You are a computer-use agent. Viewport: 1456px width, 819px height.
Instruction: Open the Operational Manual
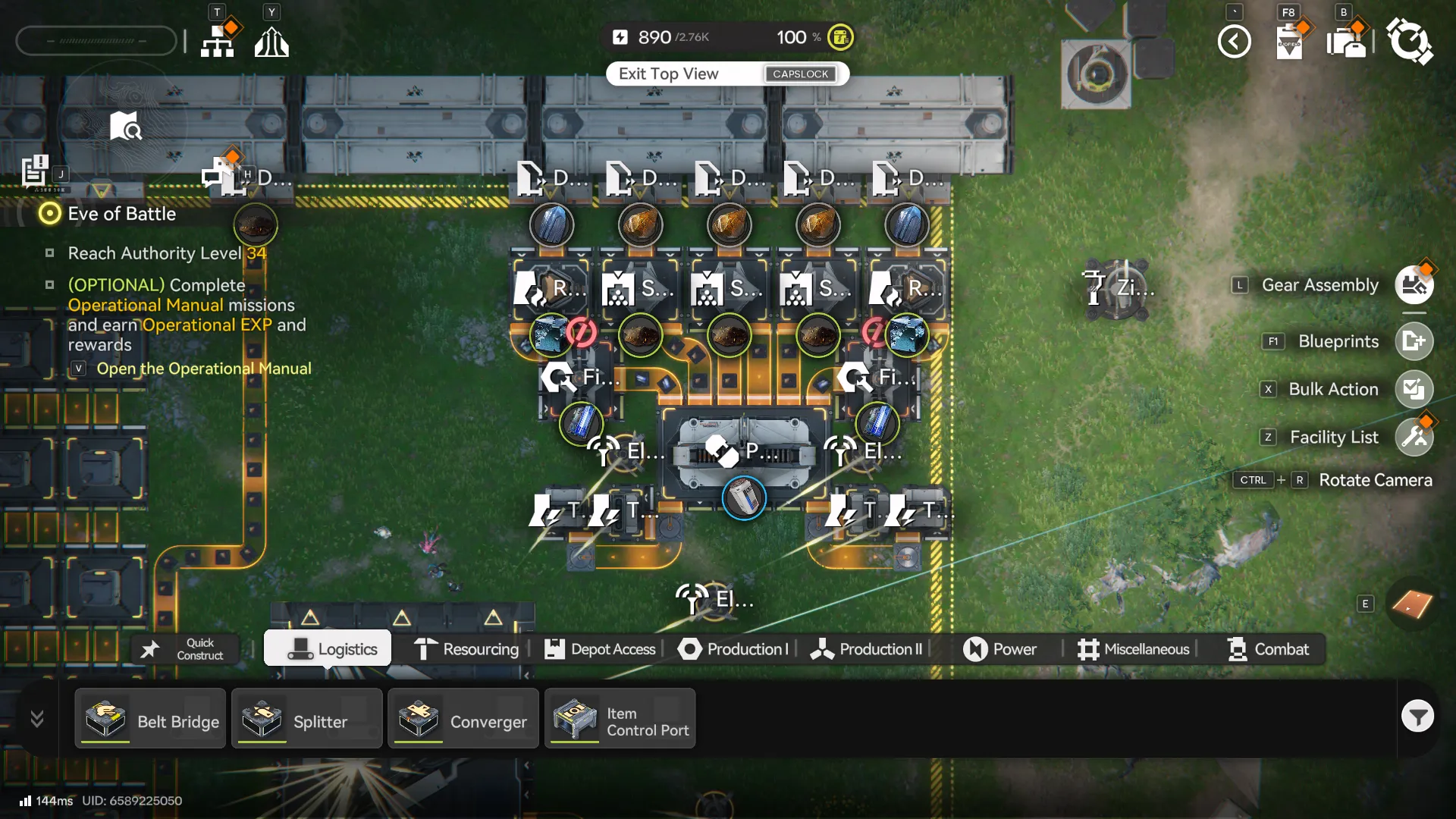click(204, 369)
